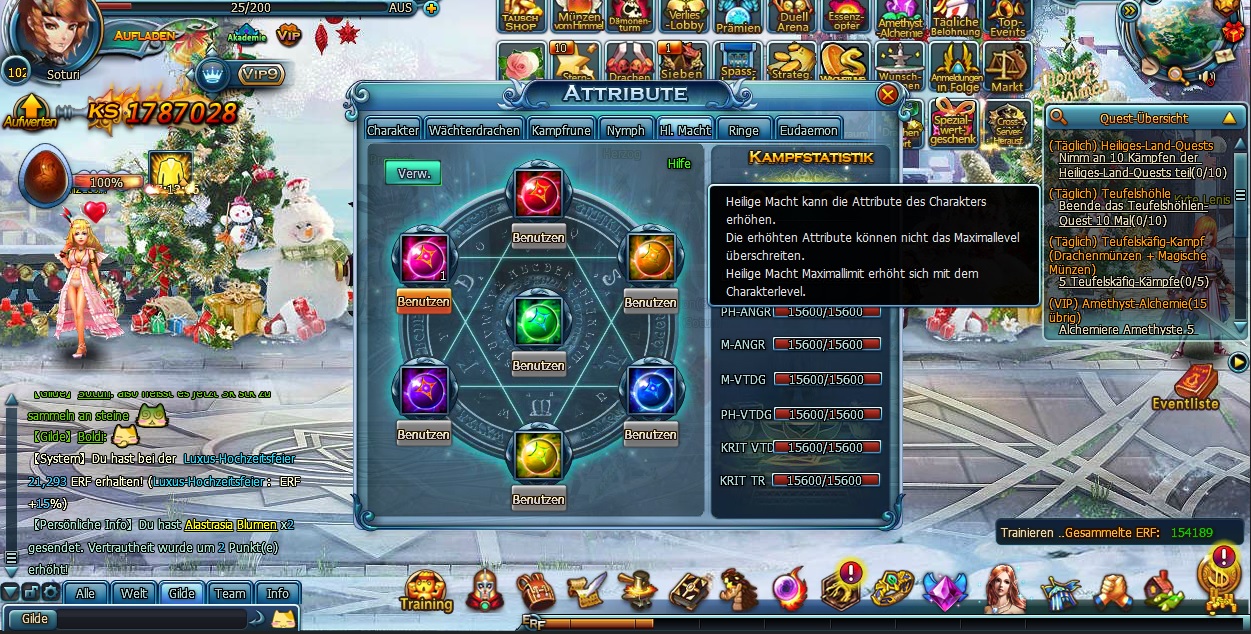Open the Tausch Shop
The width and height of the screenshot is (1251, 634).
(520, 18)
